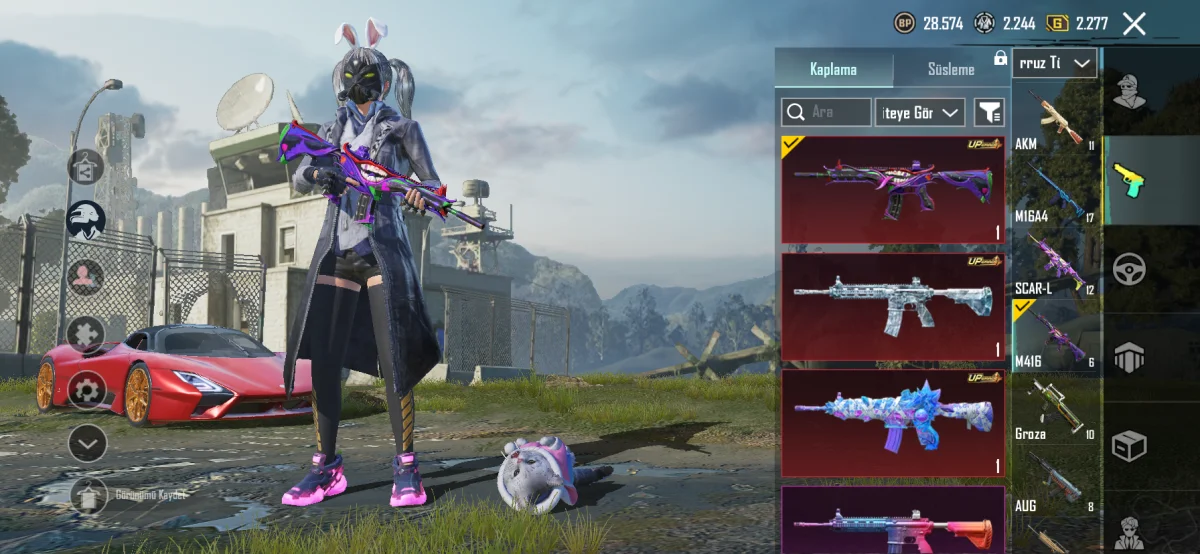Image resolution: width=1200 pixels, height=554 pixels.
Task: Open the skin filter button
Action: point(989,113)
